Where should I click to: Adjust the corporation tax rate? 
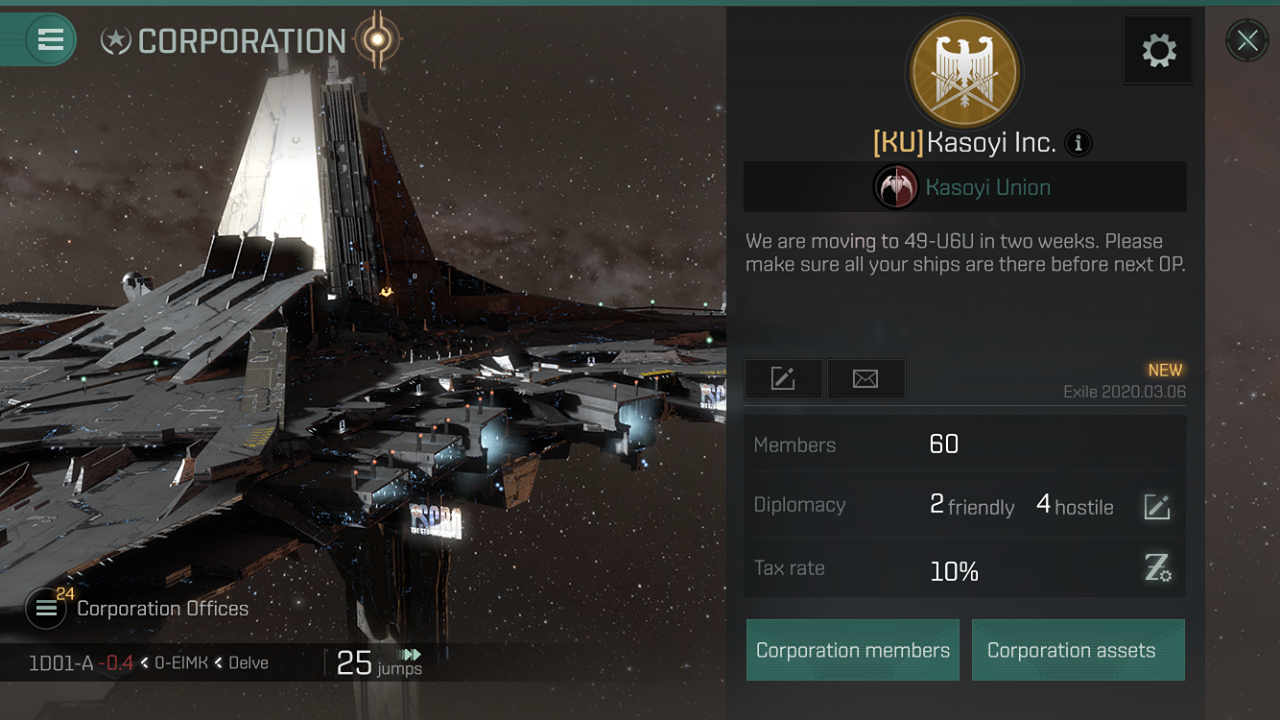(x=1158, y=569)
